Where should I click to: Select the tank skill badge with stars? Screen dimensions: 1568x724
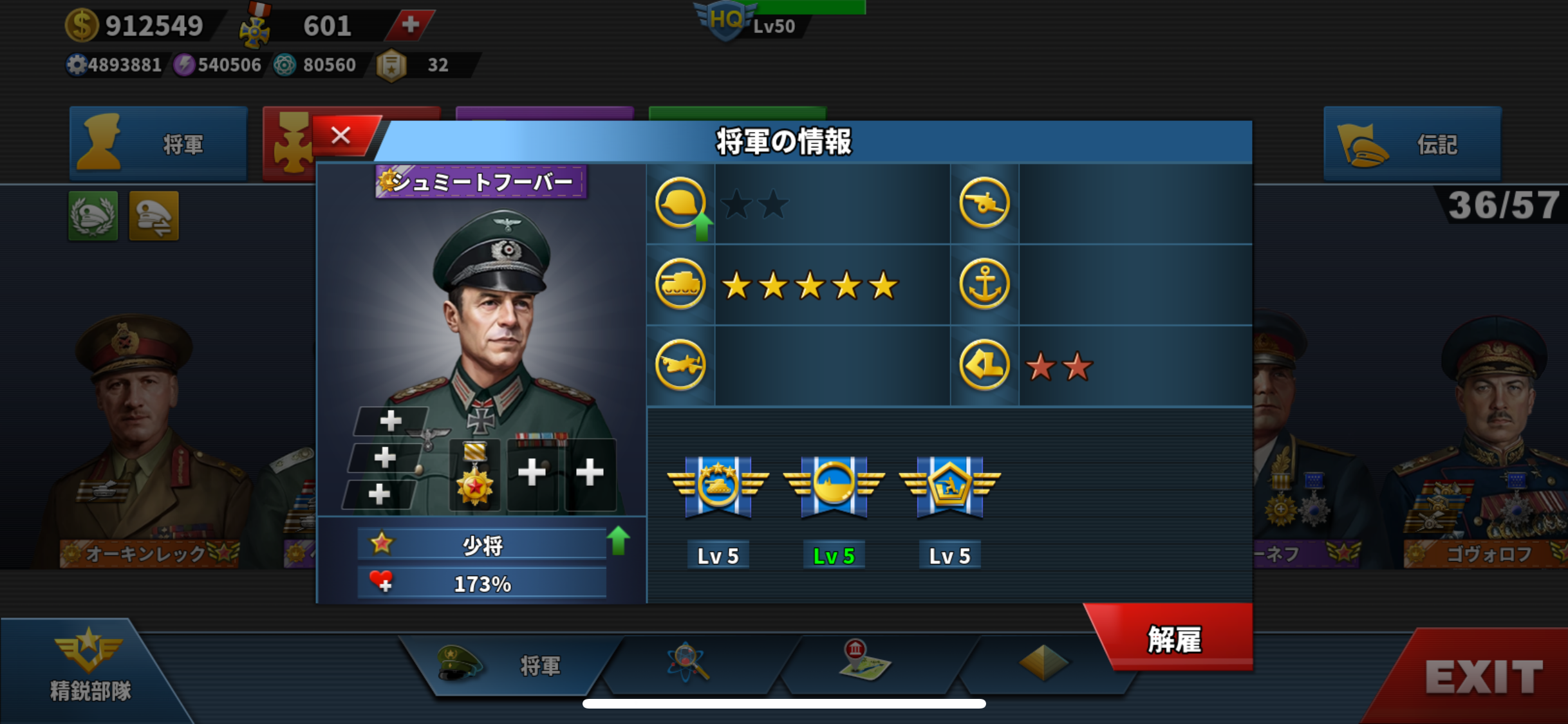718,486
